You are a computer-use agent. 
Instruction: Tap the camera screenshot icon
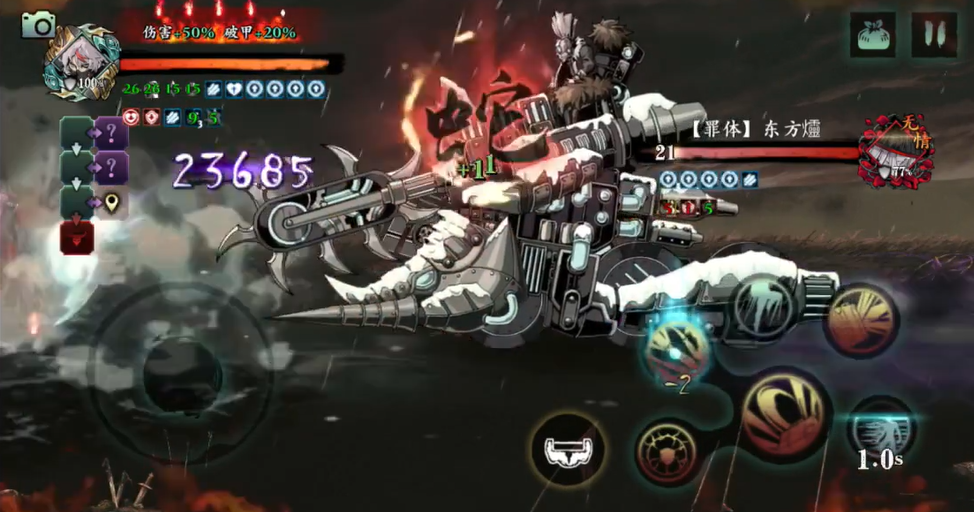39,24
